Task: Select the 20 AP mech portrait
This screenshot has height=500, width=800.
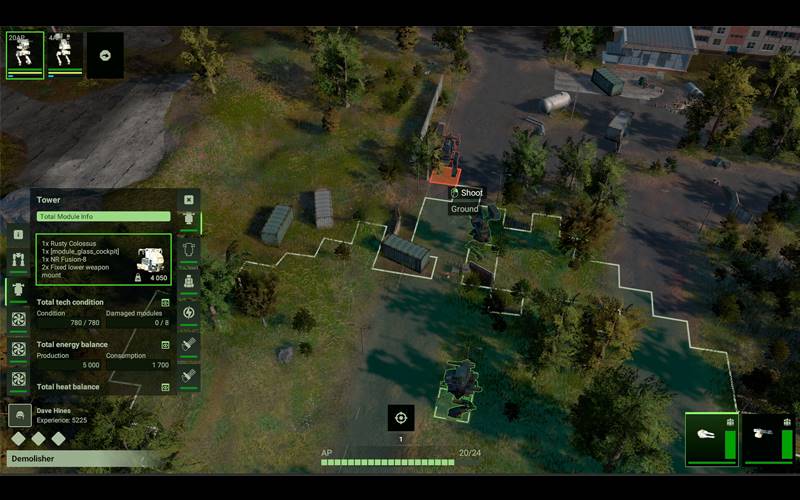Action: point(25,54)
